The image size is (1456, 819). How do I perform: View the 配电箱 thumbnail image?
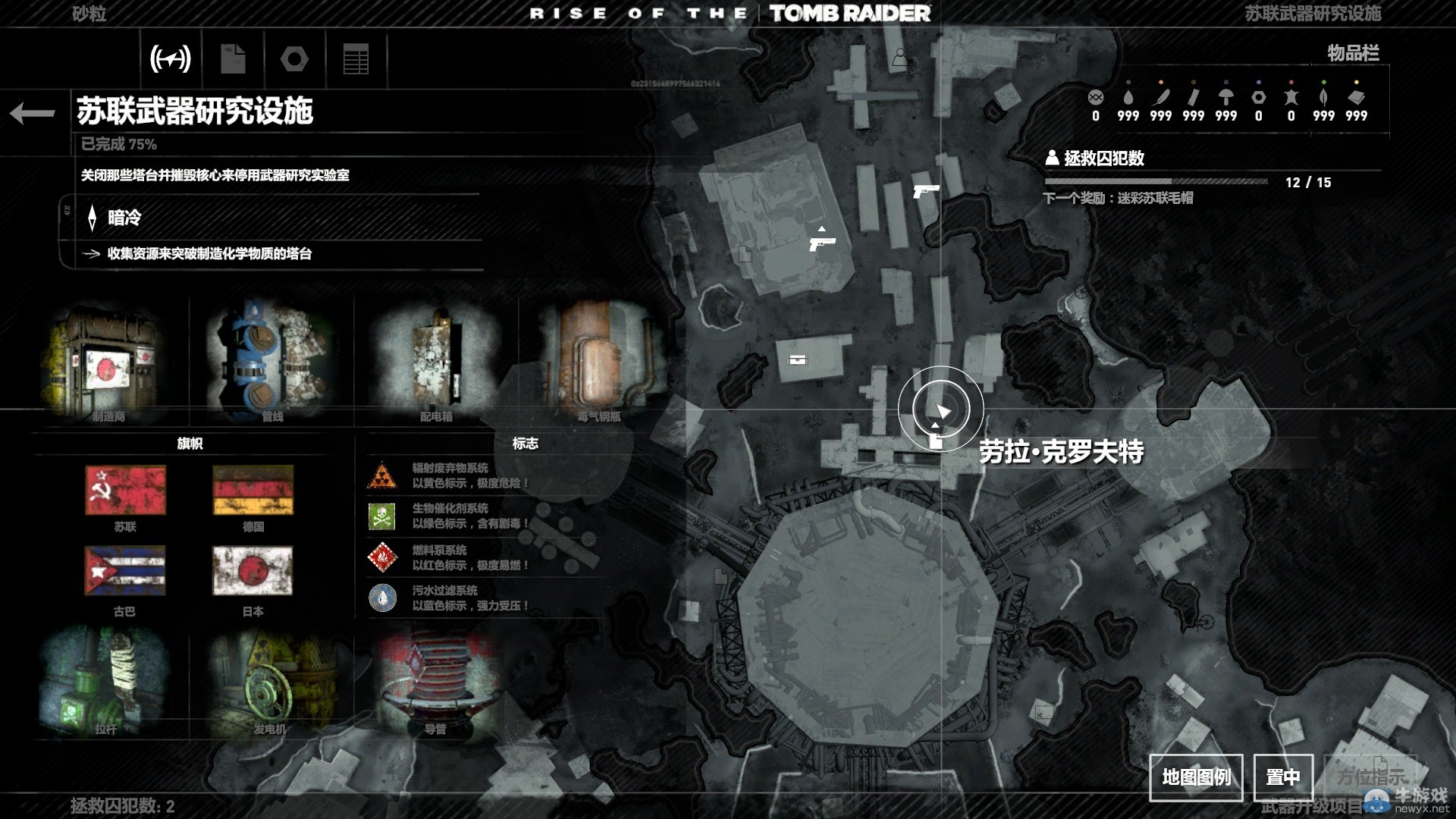tap(436, 360)
